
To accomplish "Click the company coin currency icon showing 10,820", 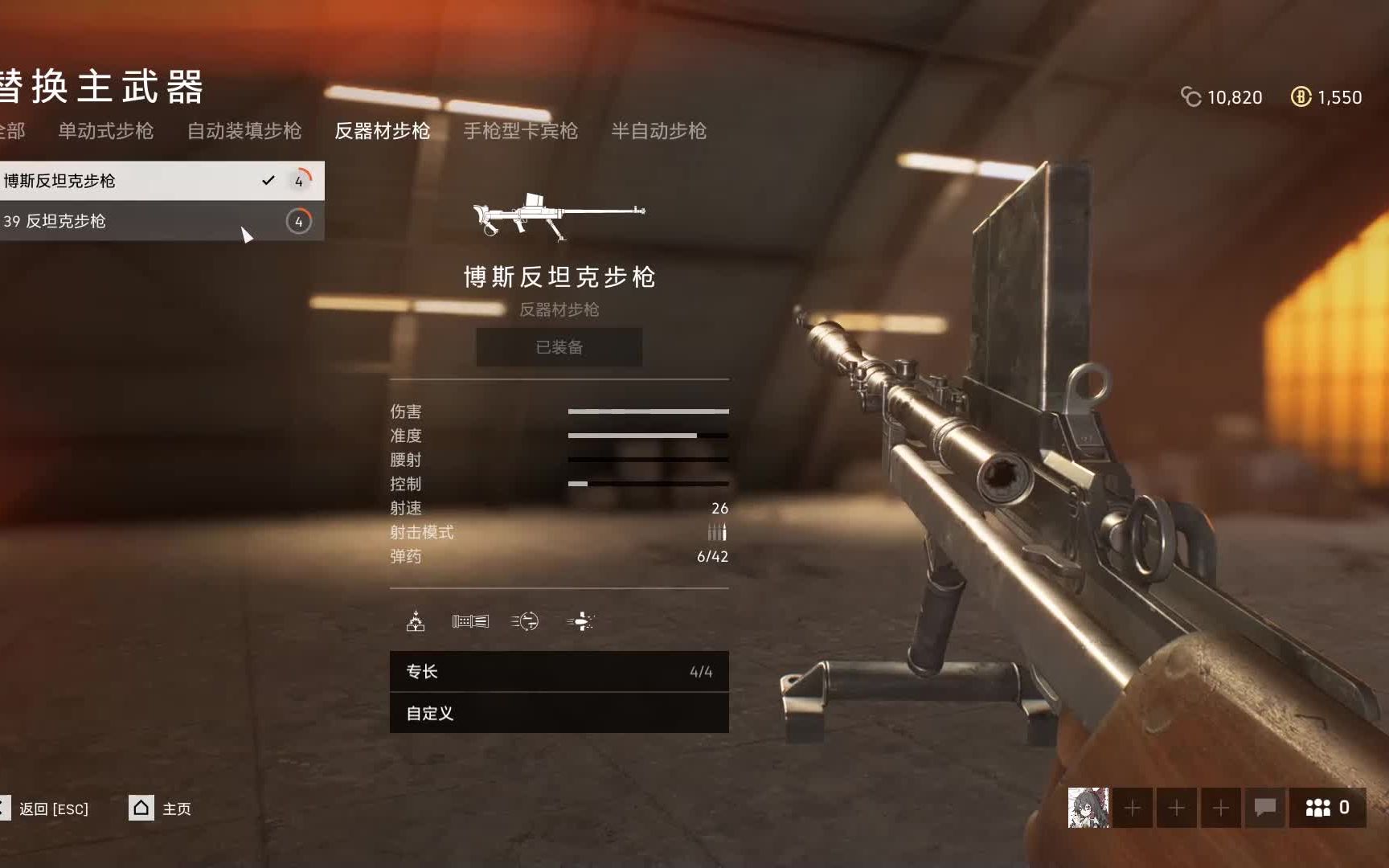I will tap(1192, 96).
